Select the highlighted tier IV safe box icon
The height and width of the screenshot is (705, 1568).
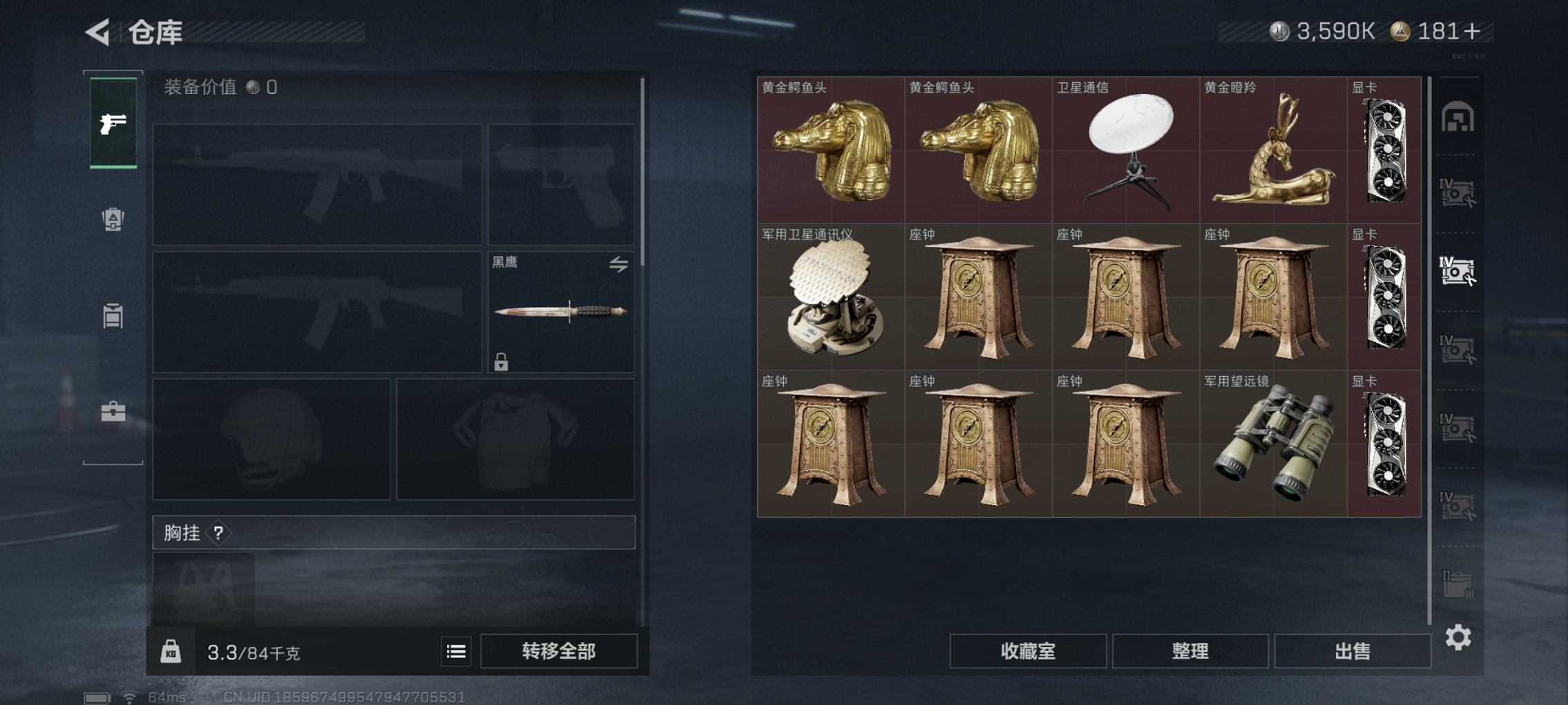tap(1459, 271)
